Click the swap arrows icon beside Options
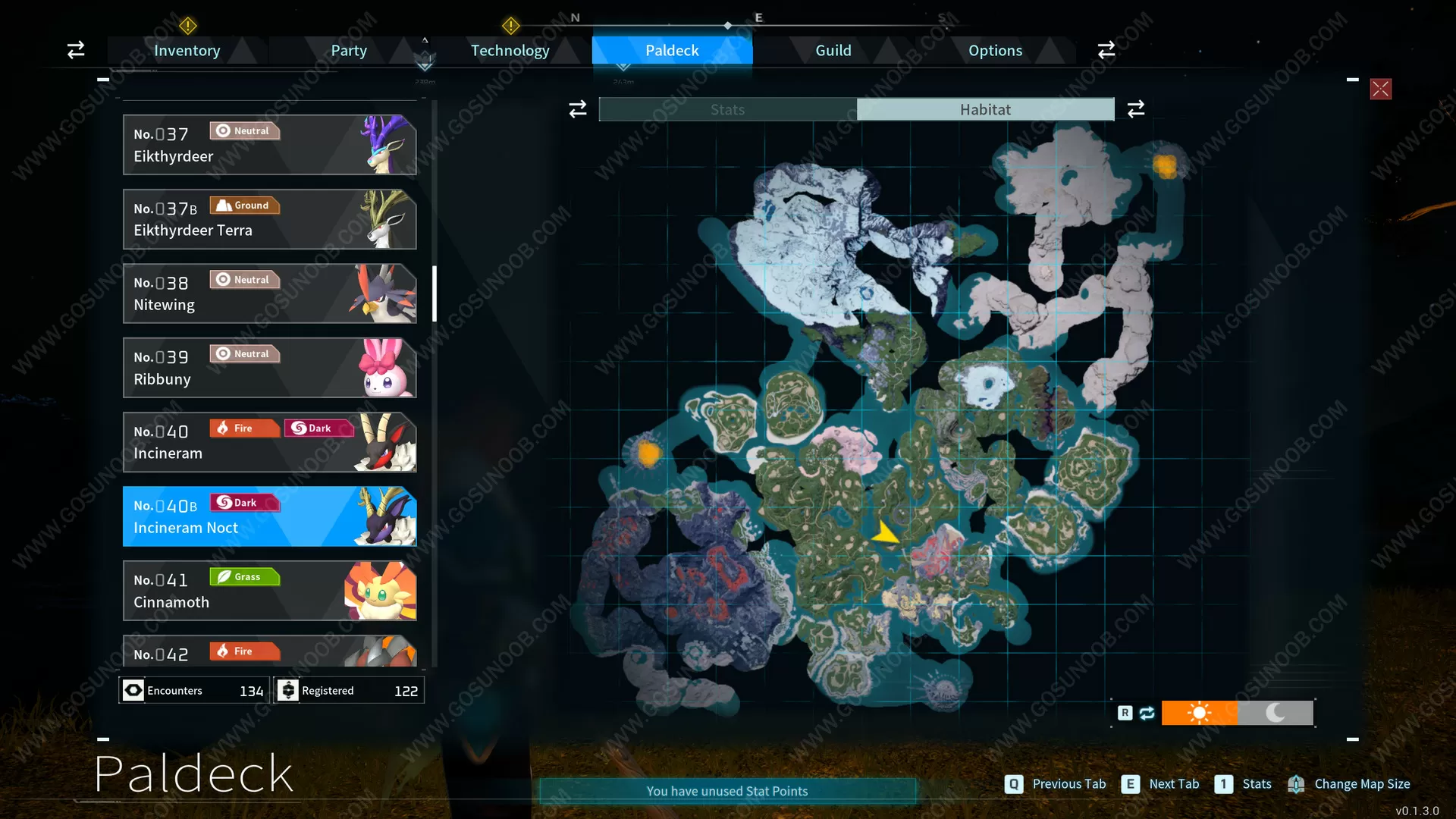Image resolution: width=1456 pixels, height=819 pixels. (x=1106, y=49)
